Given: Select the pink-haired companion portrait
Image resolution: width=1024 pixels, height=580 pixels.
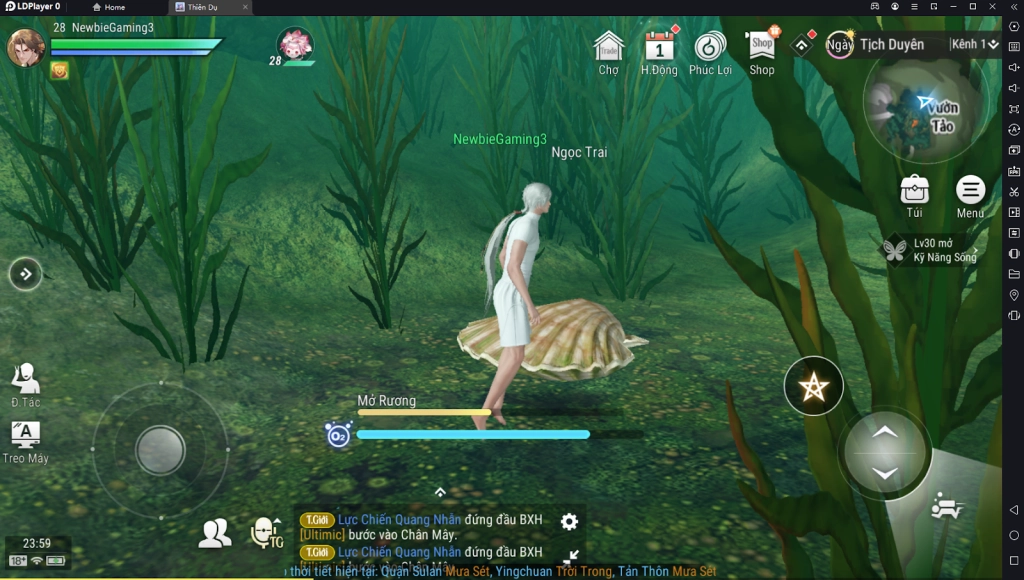Looking at the screenshot, I should 294,44.
